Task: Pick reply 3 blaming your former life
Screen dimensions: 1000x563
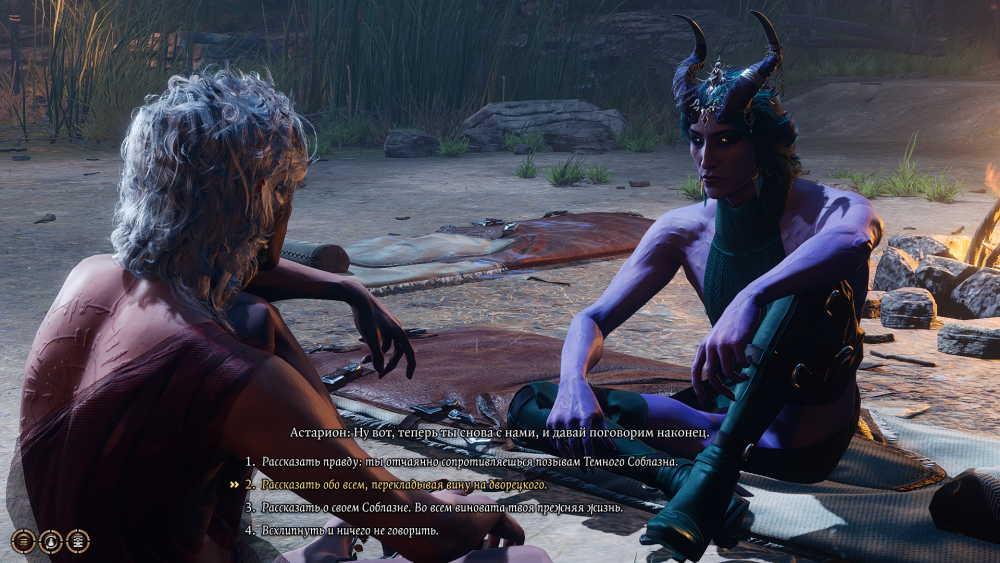Action: pyautogui.click(x=442, y=508)
